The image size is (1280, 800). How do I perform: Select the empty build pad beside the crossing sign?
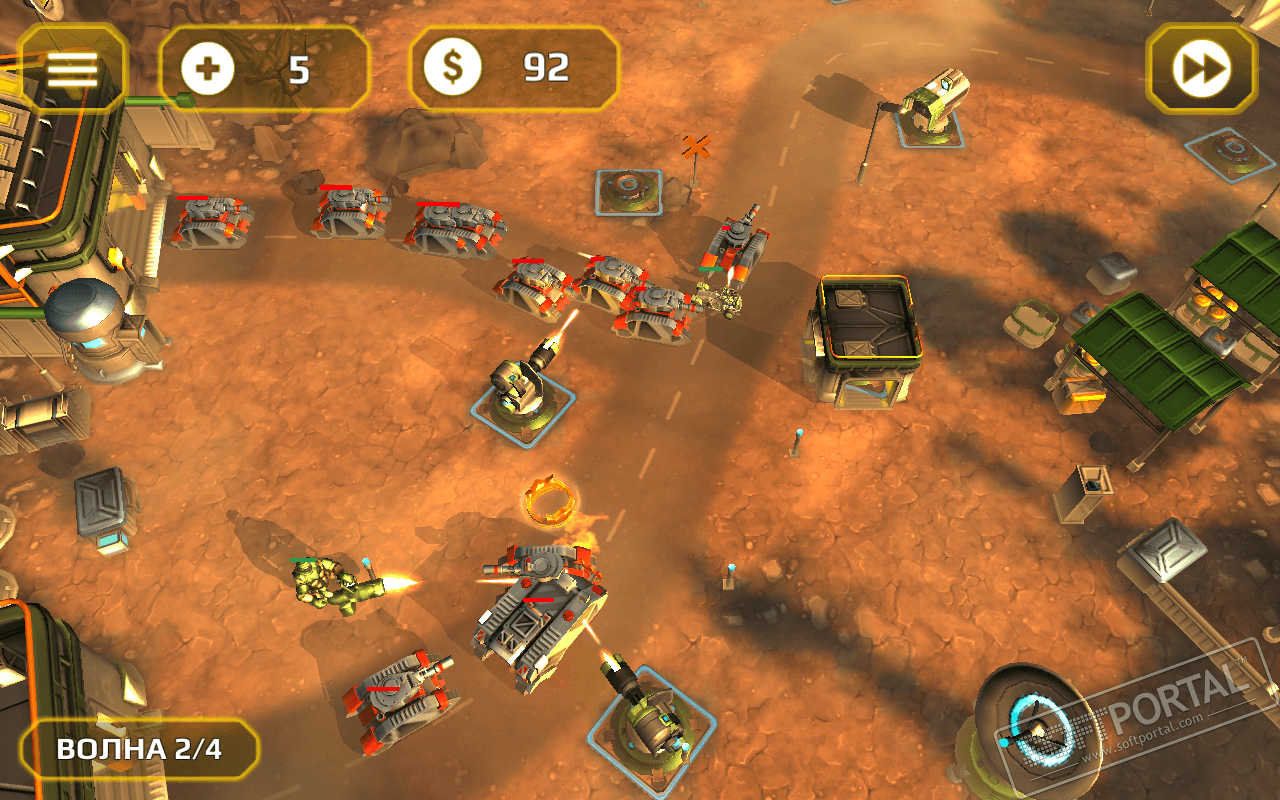click(x=628, y=191)
